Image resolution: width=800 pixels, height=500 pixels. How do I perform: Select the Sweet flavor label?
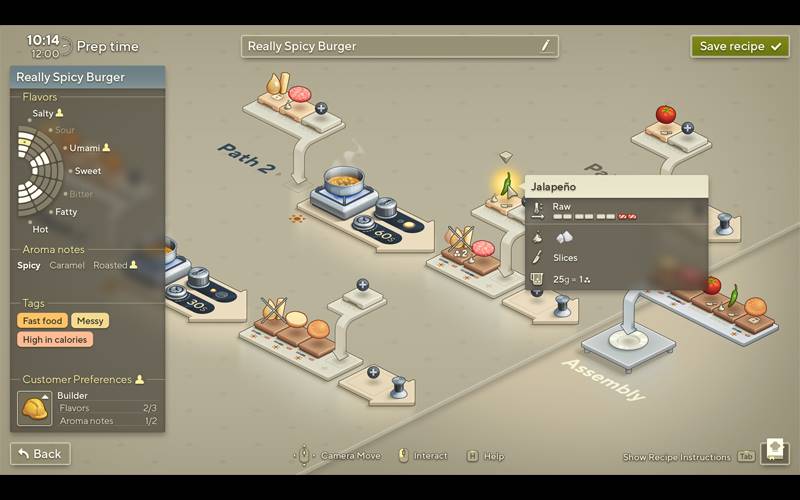(87, 171)
